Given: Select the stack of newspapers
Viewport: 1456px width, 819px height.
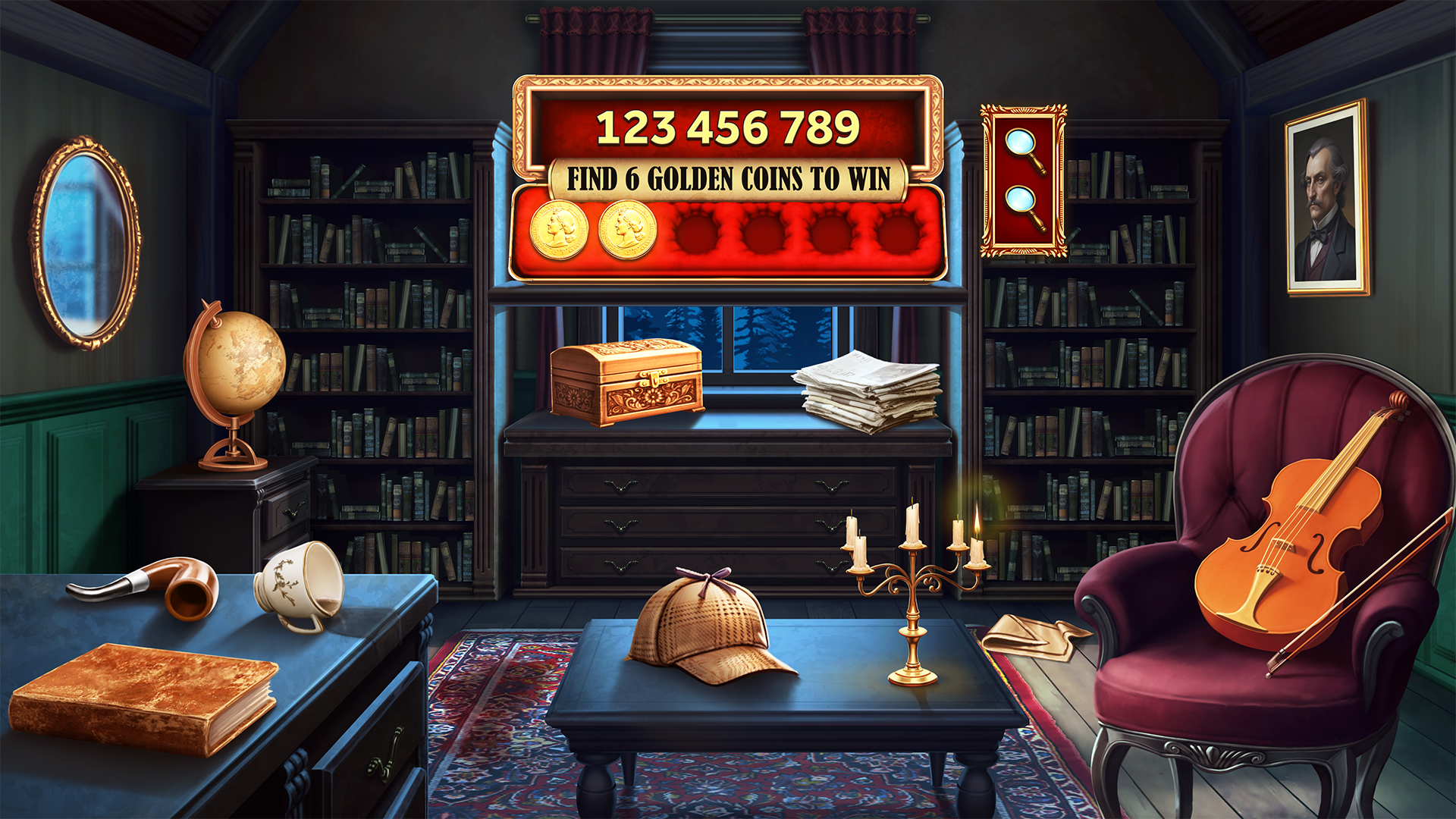Looking at the screenshot, I should (x=869, y=391).
